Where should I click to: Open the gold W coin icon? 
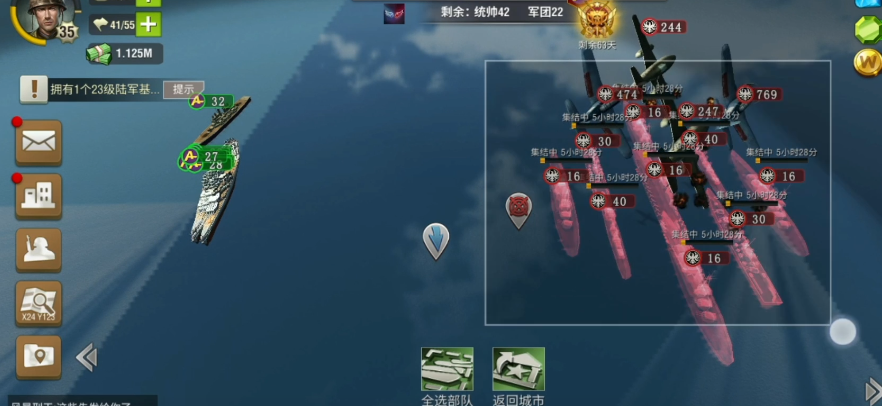pos(867,62)
